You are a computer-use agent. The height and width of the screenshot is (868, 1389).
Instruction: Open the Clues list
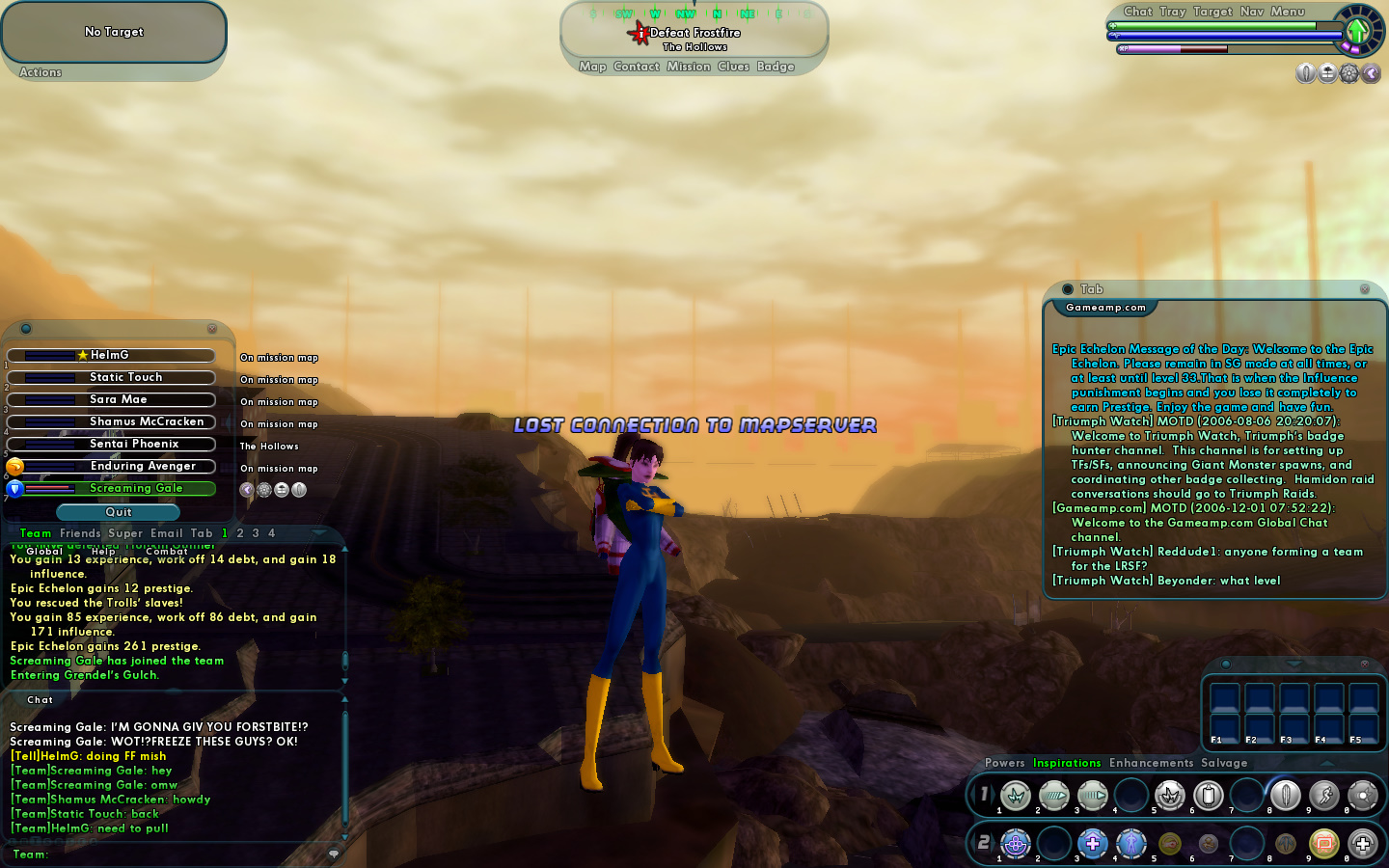point(733,67)
